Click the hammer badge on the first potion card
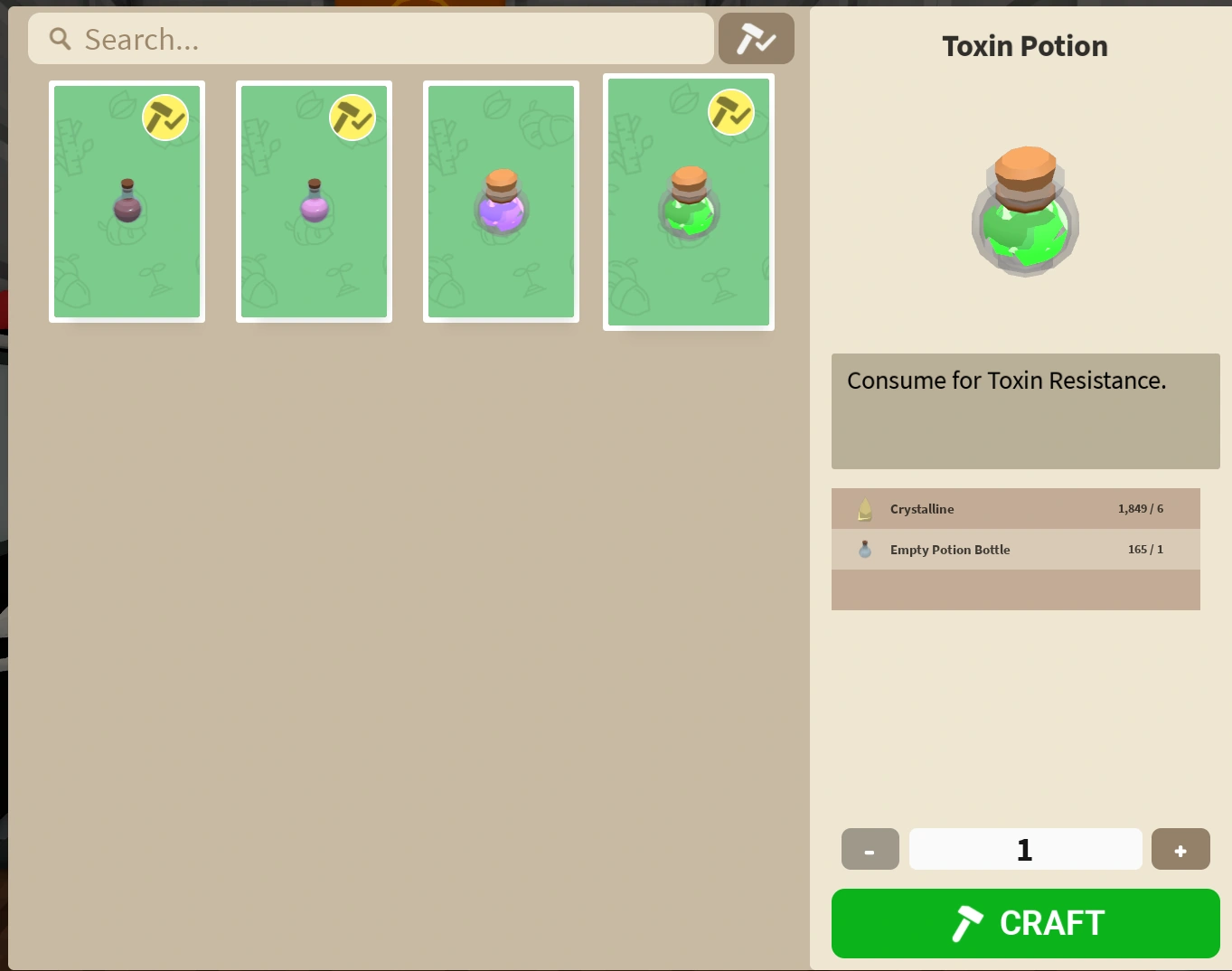This screenshot has width=1232, height=971. point(166,118)
